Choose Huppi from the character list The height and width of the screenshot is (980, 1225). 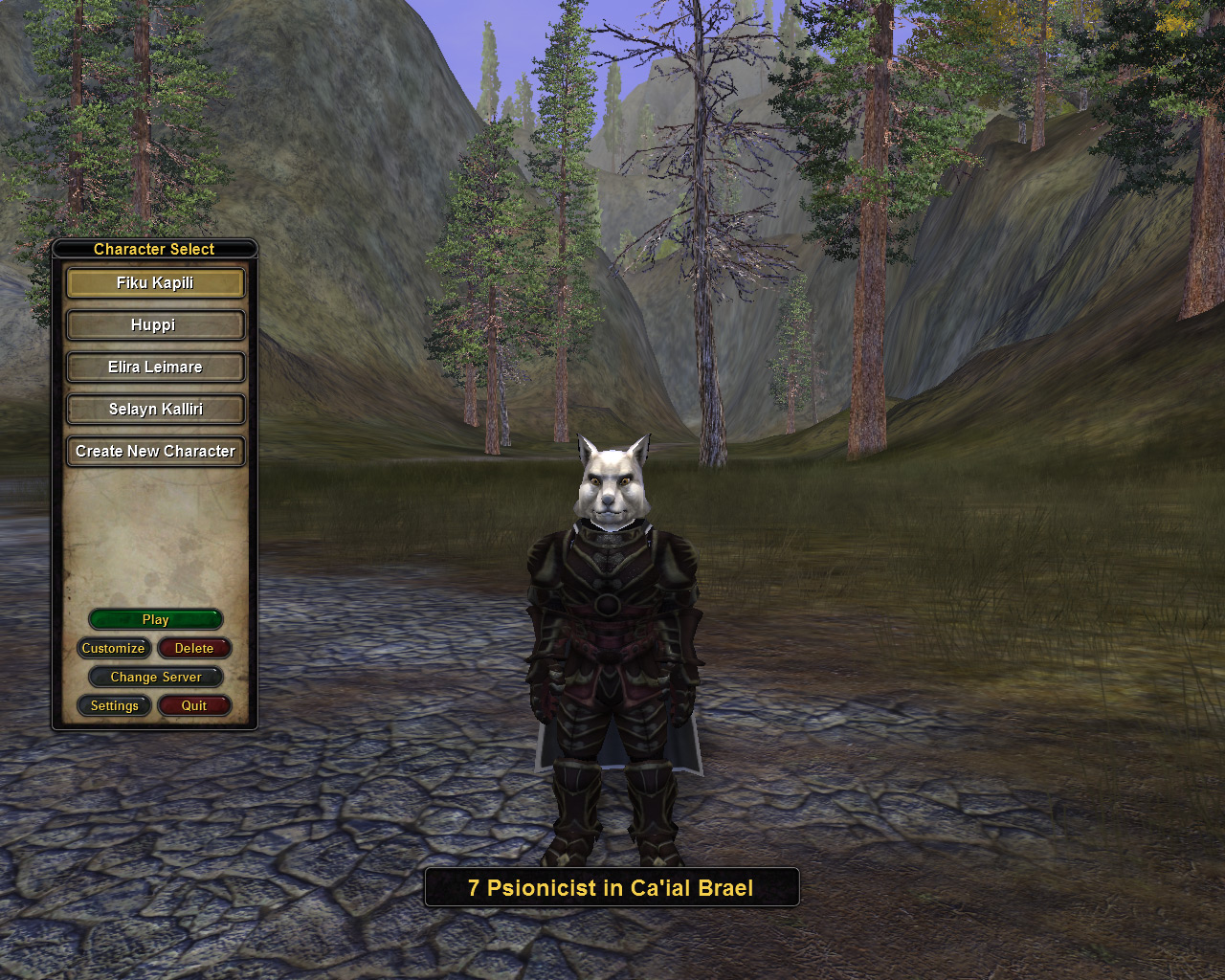(155, 325)
